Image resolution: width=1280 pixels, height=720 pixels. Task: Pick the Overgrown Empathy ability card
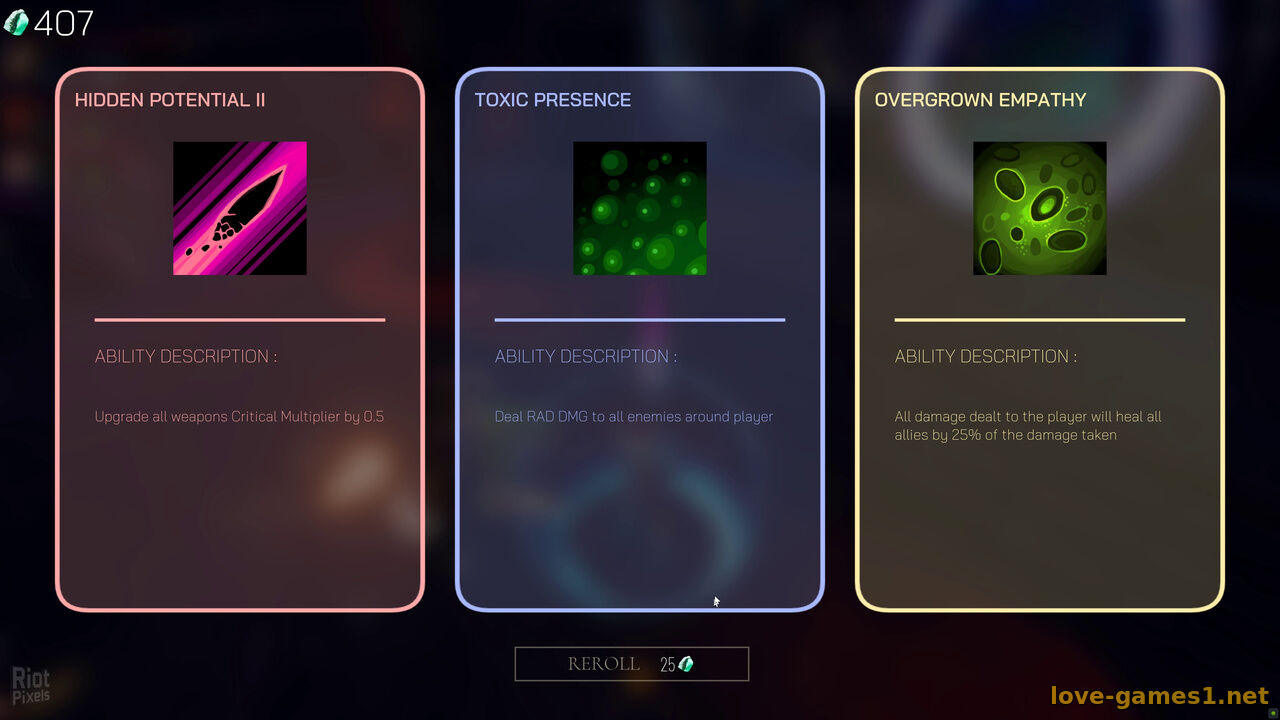point(1040,340)
